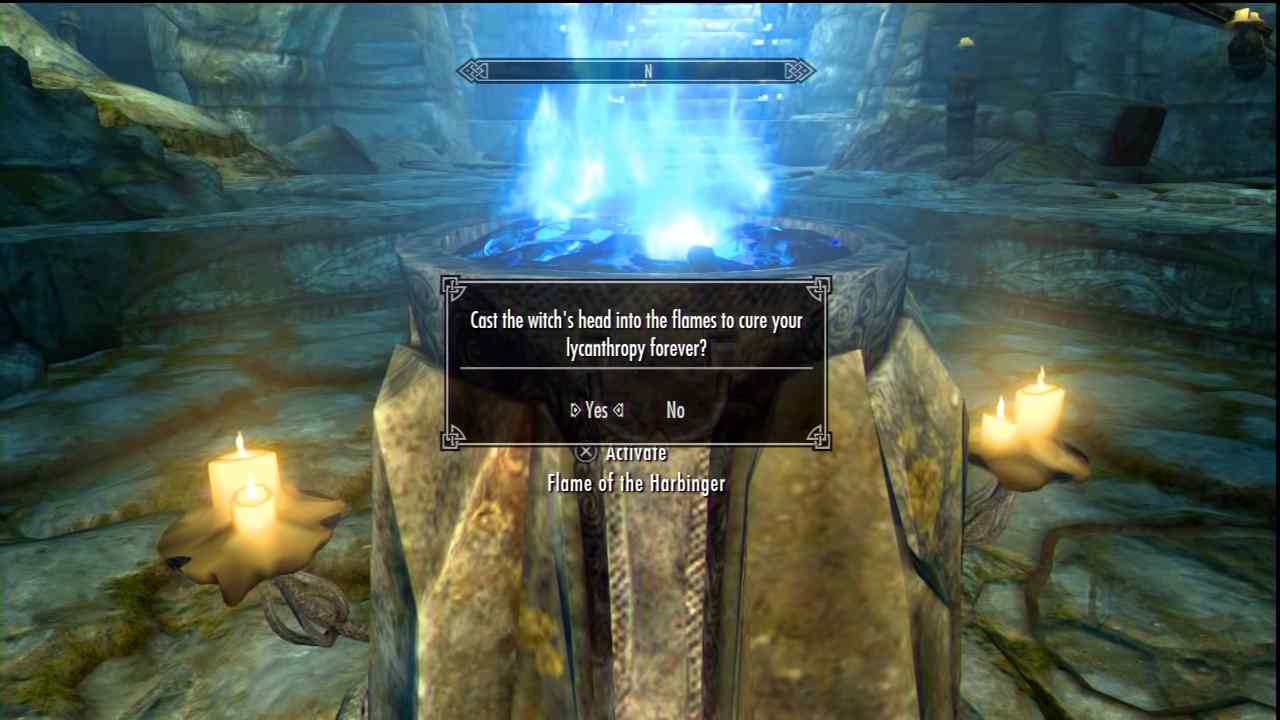This screenshot has width=1280, height=720.
Task: Click the compass bar's left knotwork end ornament
Action: (470, 71)
